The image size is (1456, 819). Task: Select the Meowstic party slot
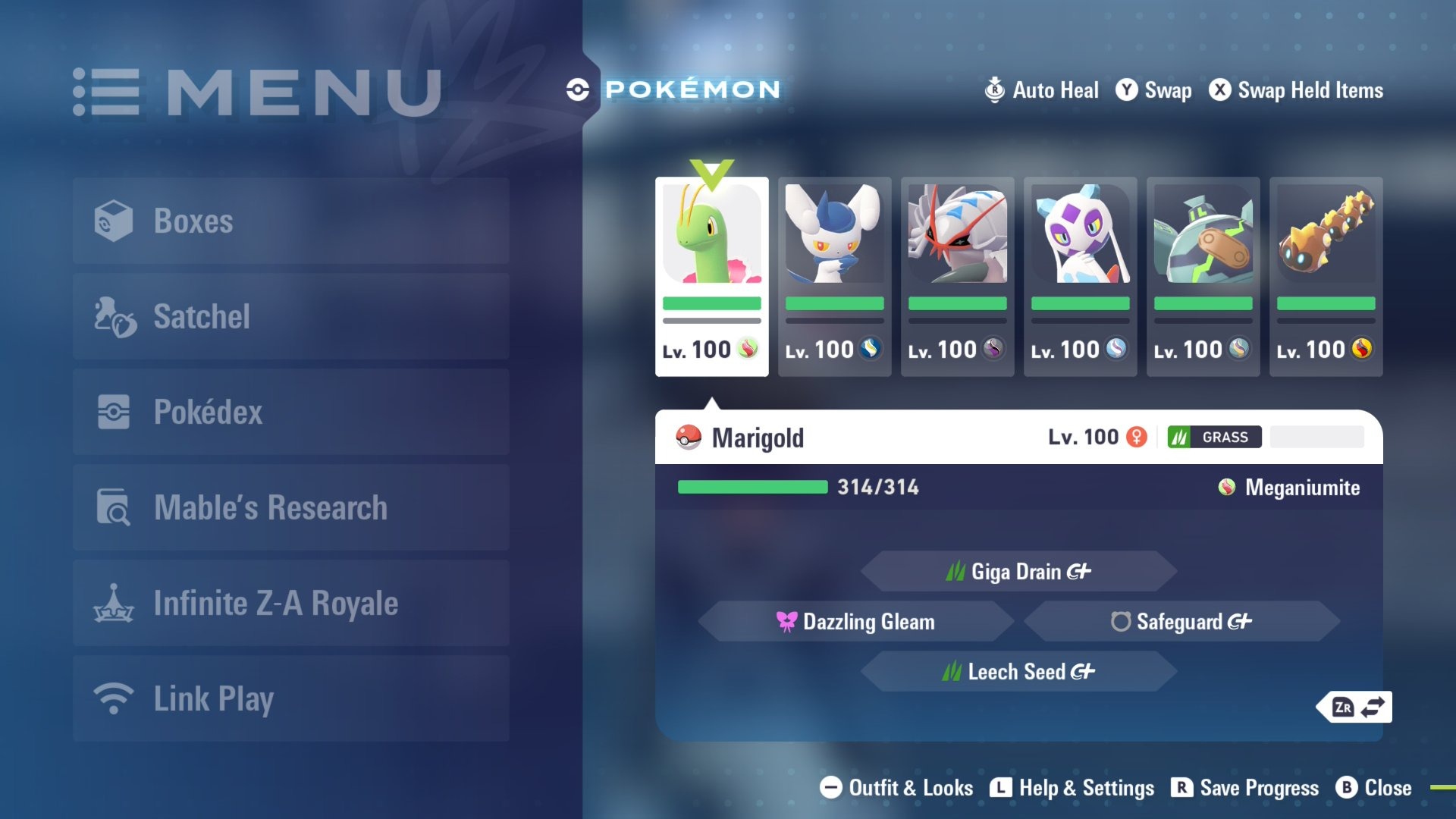(834, 276)
